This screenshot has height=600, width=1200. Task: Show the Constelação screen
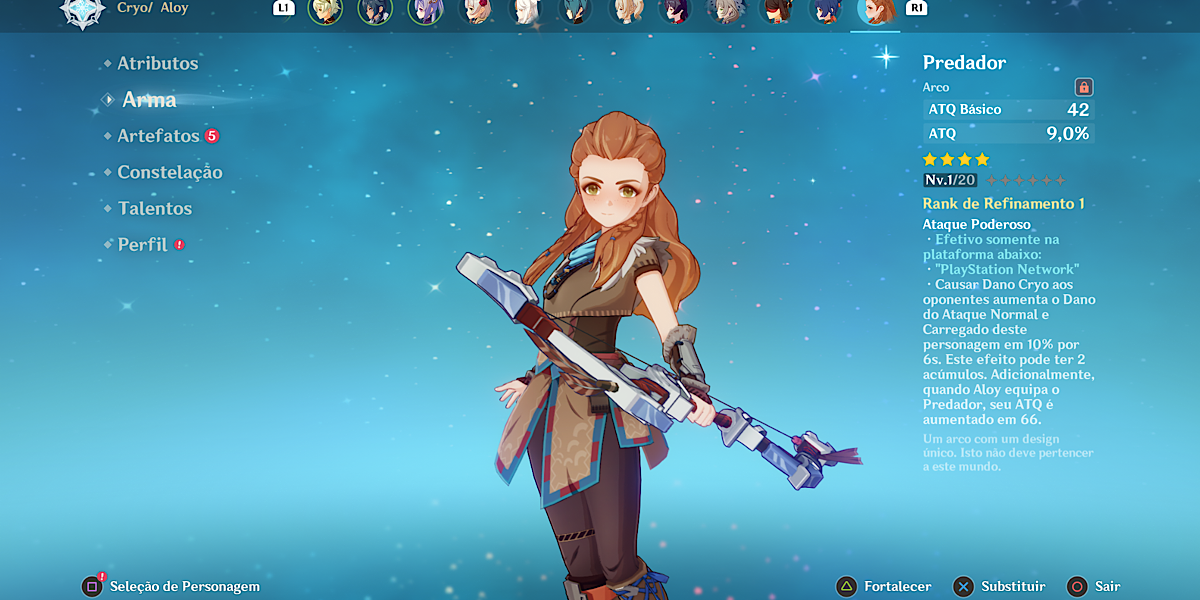[169, 172]
